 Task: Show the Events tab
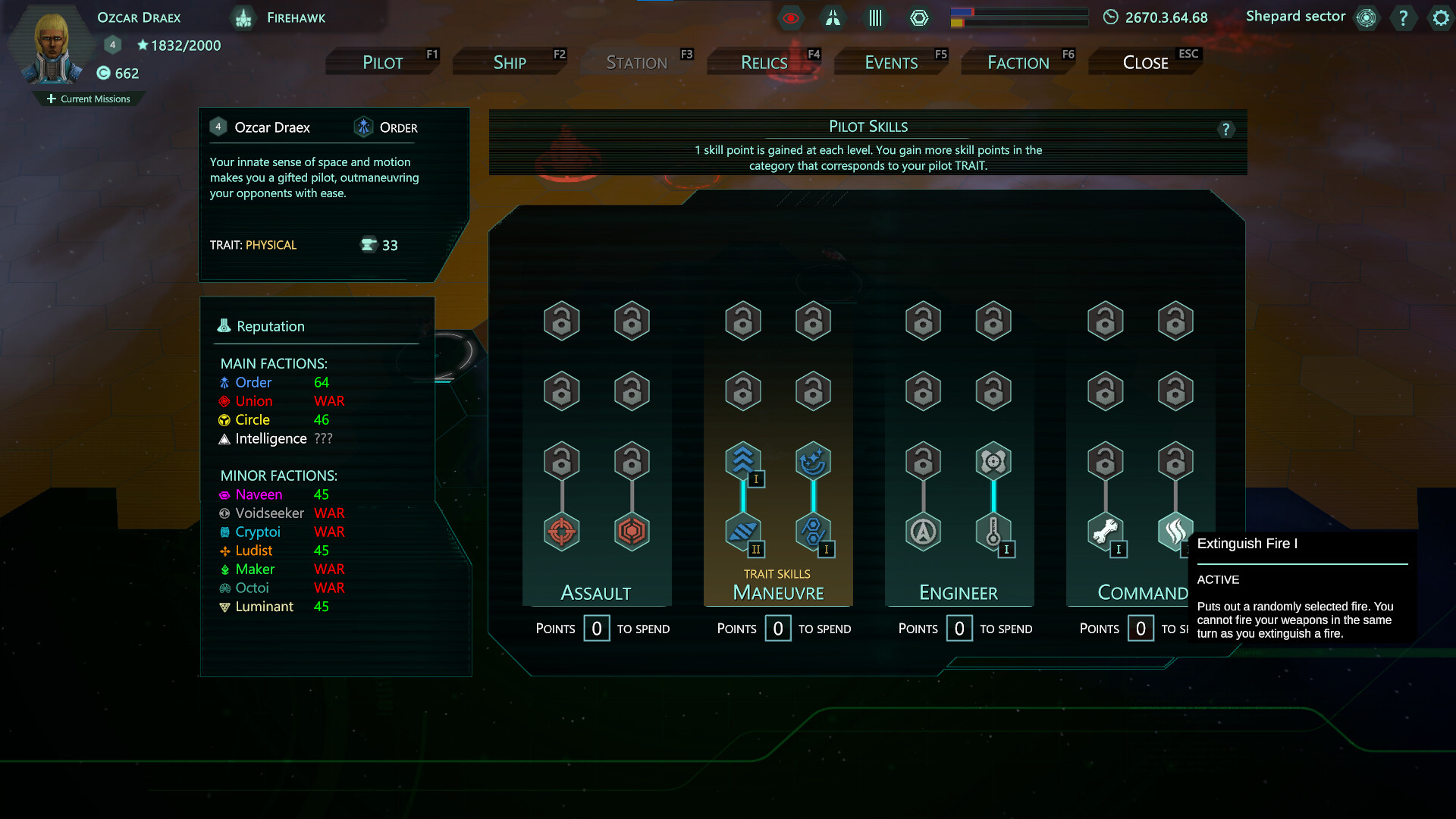891,62
